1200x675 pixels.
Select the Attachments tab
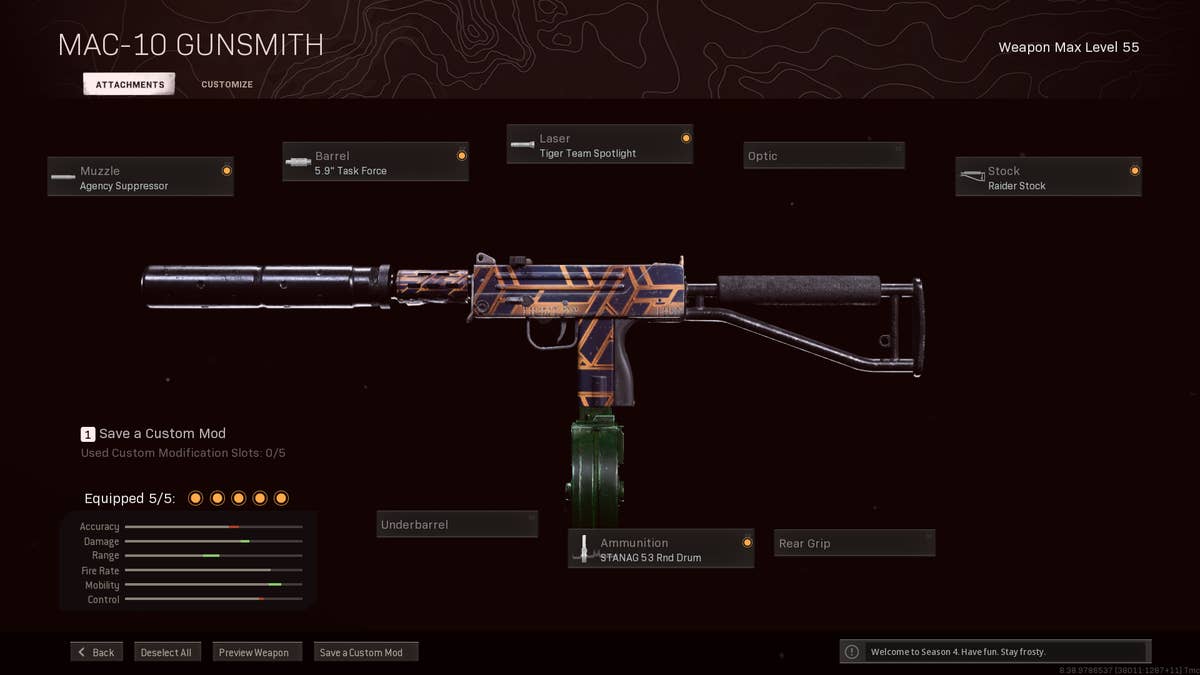pos(129,85)
